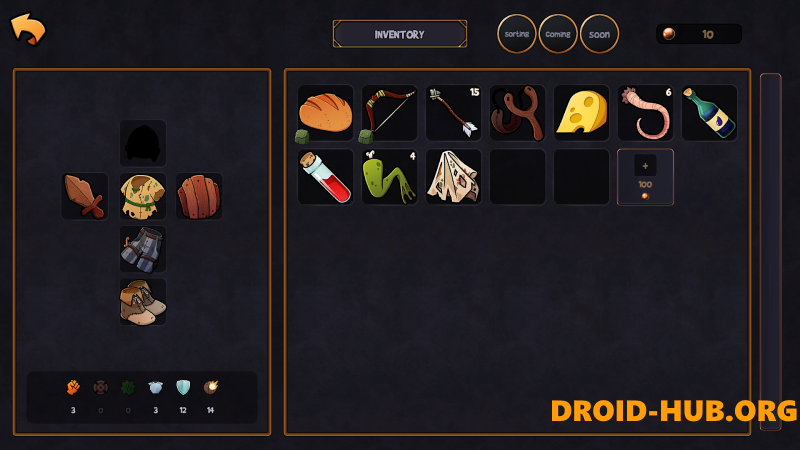Viewport: 800px width, 450px height.
Task: Select the cheese wedge slot
Action: coord(581,113)
